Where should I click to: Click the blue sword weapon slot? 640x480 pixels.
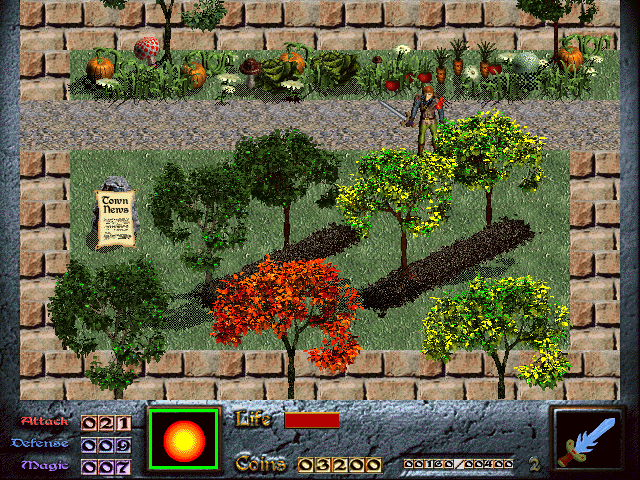pos(591,440)
